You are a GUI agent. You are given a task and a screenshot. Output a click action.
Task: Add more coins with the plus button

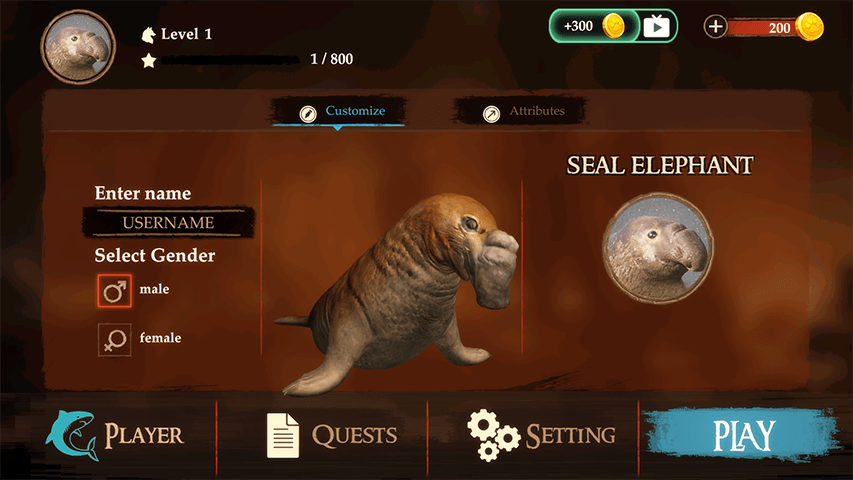pyautogui.click(x=716, y=27)
